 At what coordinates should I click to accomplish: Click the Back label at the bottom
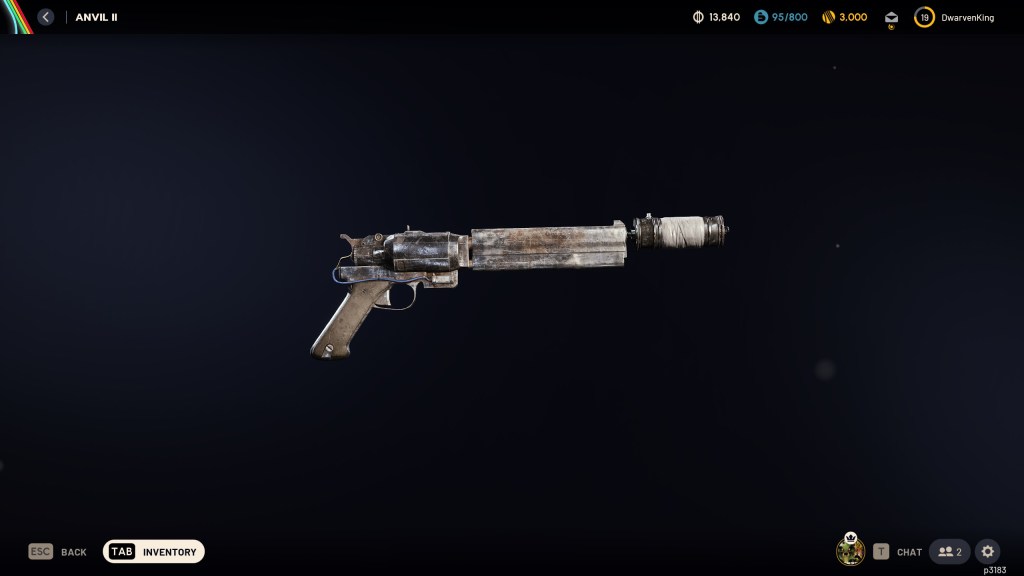(73, 552)
